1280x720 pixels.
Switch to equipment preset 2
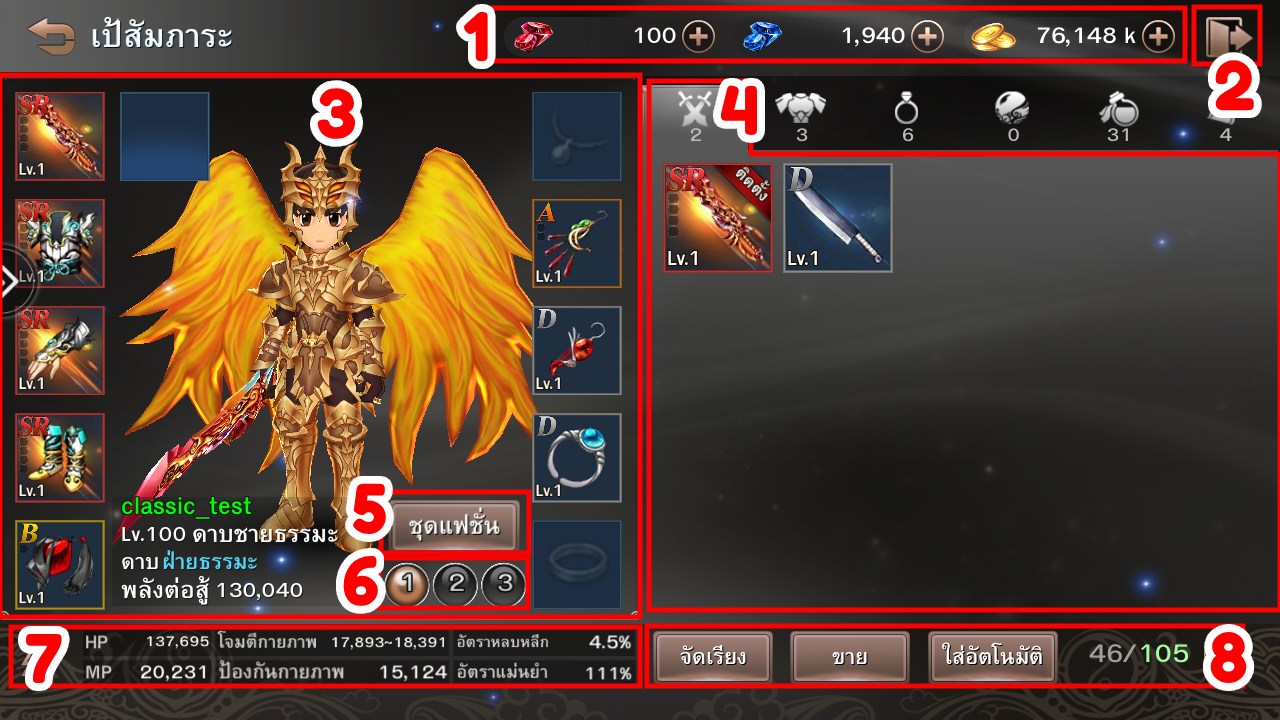click(x=456, y=584)
